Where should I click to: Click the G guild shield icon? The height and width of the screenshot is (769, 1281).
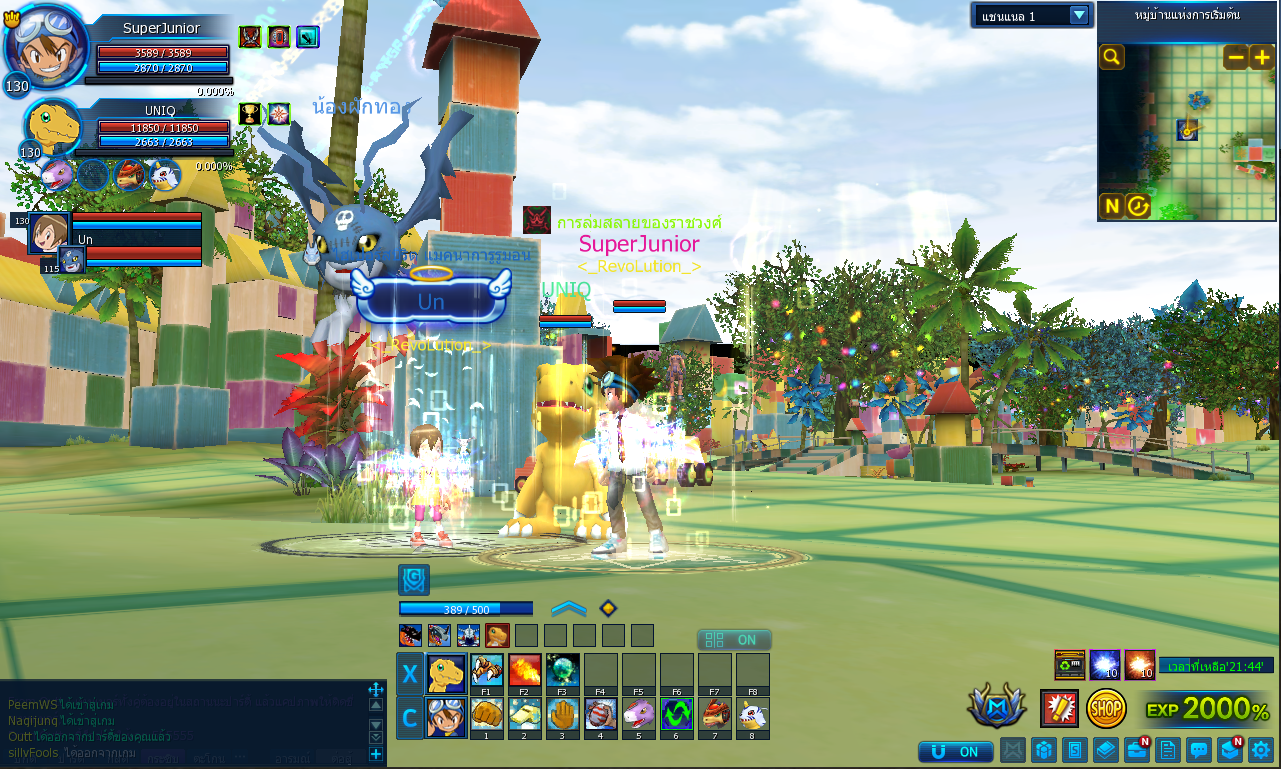tap(413, 580)
